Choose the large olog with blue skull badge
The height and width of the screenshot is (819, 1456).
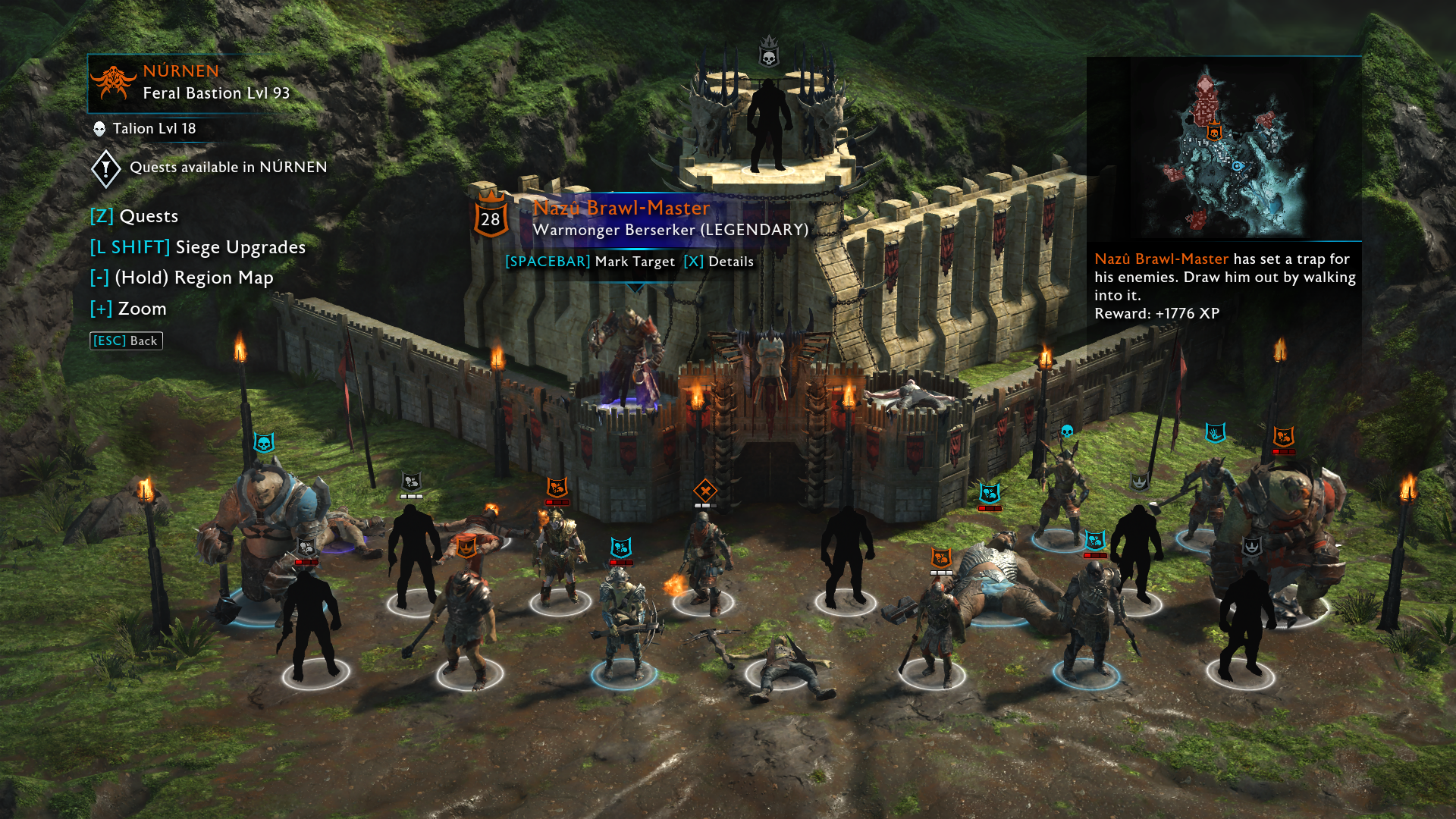click(x=263, y=523)
